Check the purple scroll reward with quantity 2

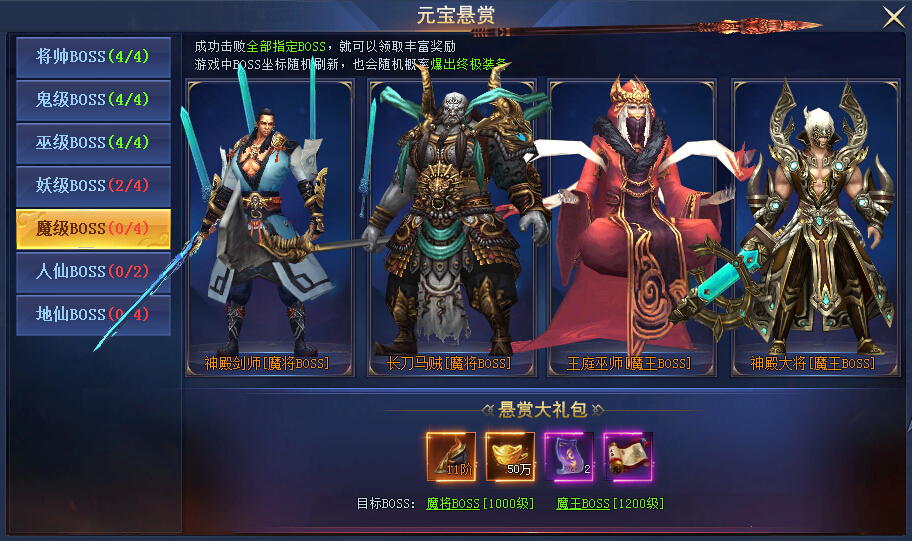(x=569, y=457)
